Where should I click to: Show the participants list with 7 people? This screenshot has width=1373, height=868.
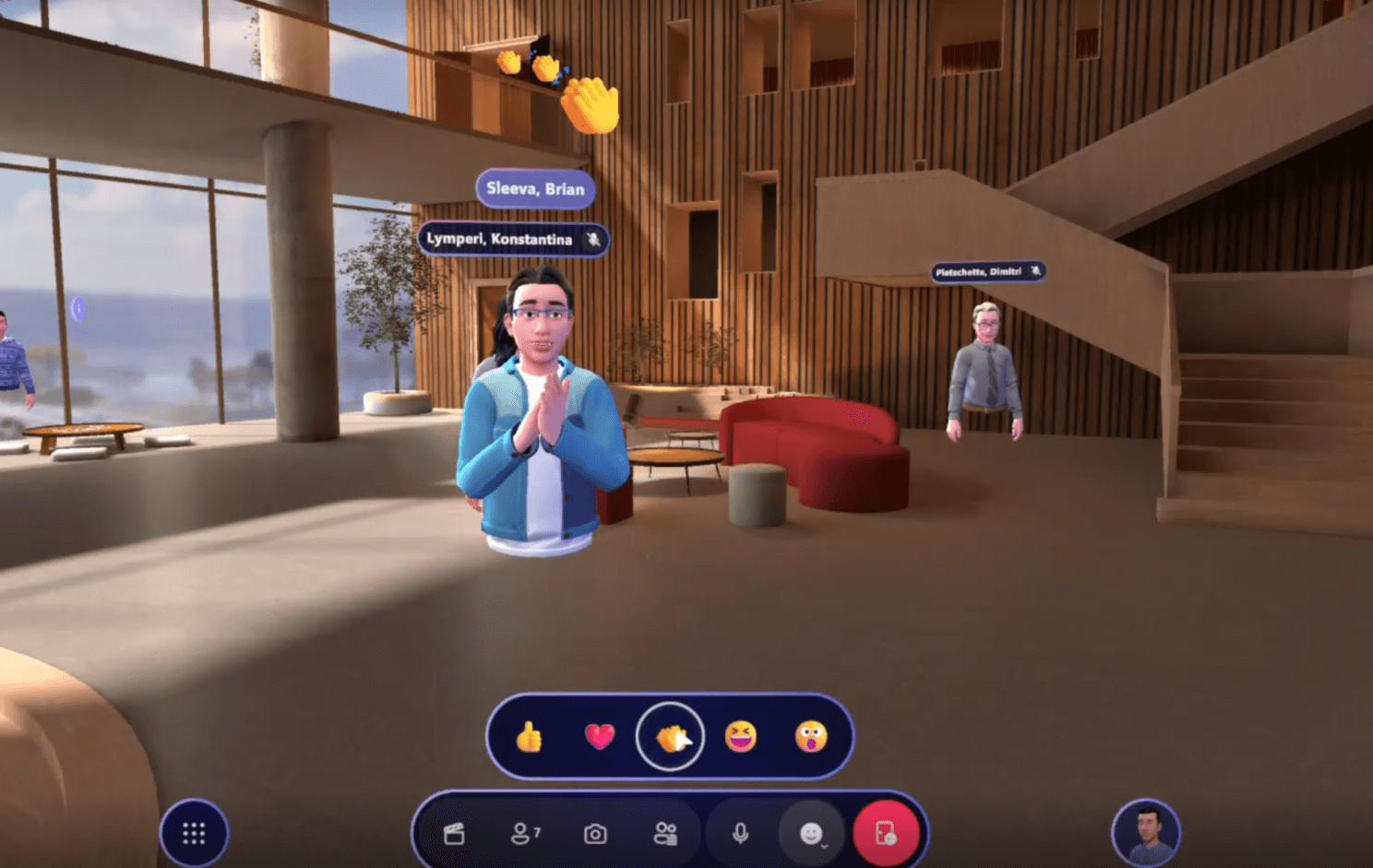[524, 834]
